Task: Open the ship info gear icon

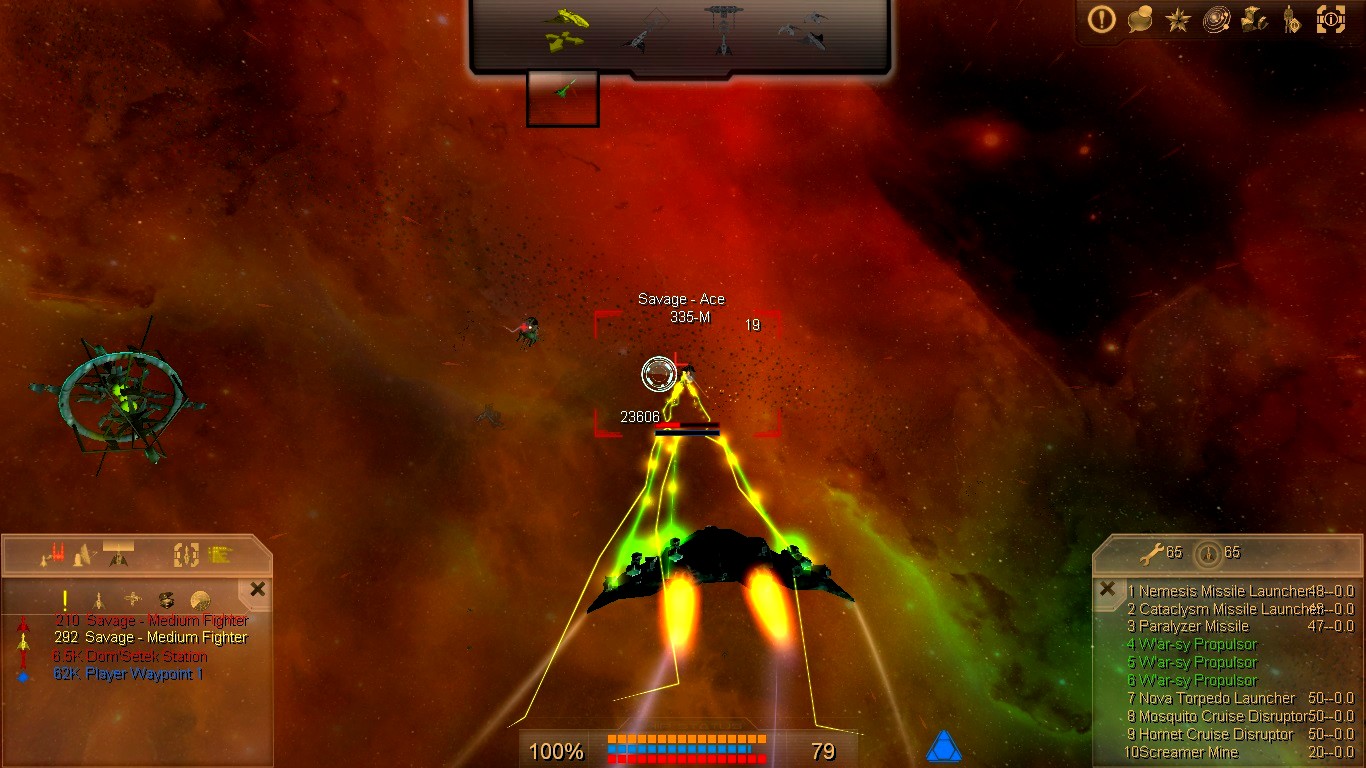Action: 1331,19
